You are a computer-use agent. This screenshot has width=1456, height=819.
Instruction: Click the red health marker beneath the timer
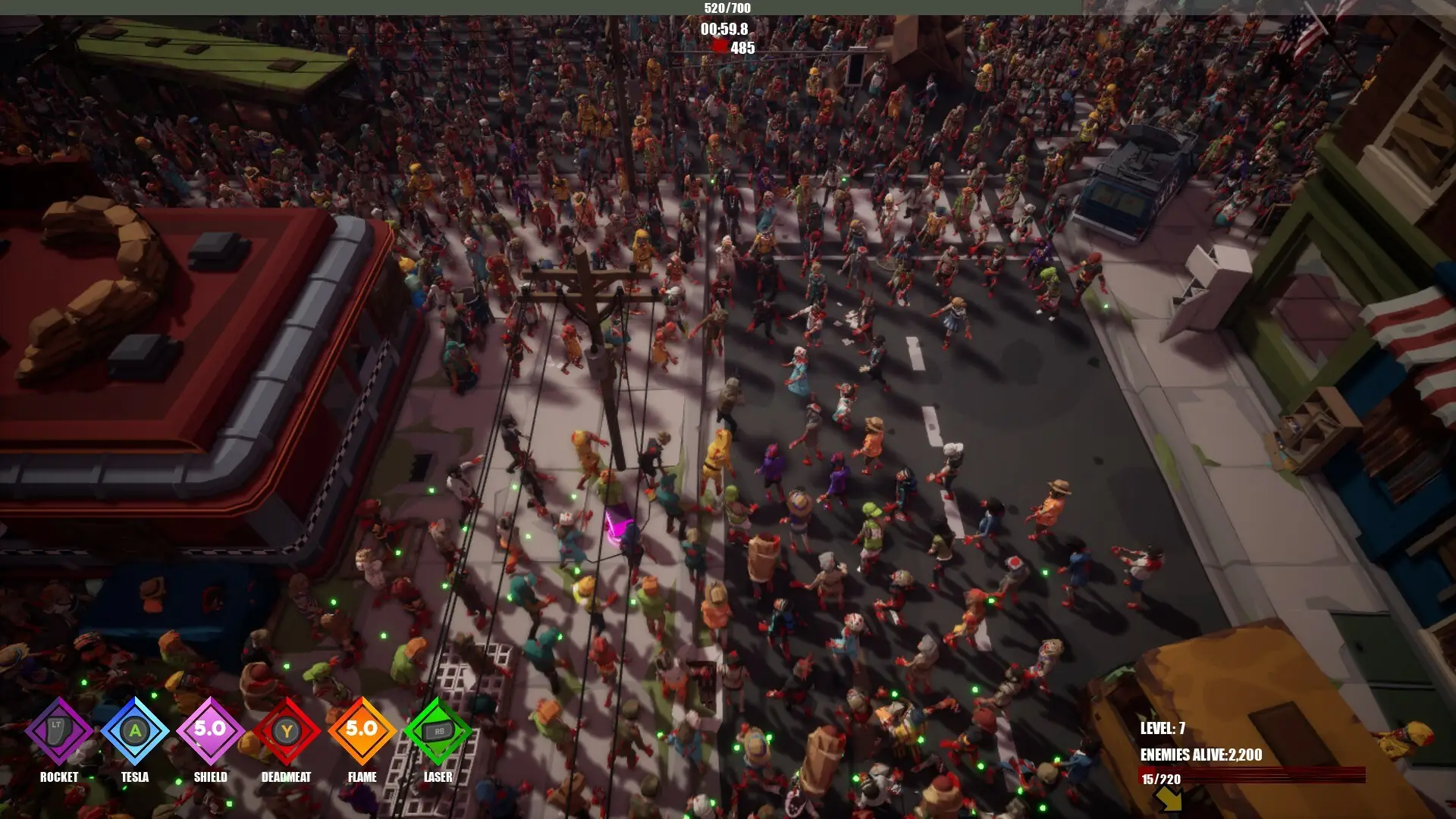pos(720,45)
